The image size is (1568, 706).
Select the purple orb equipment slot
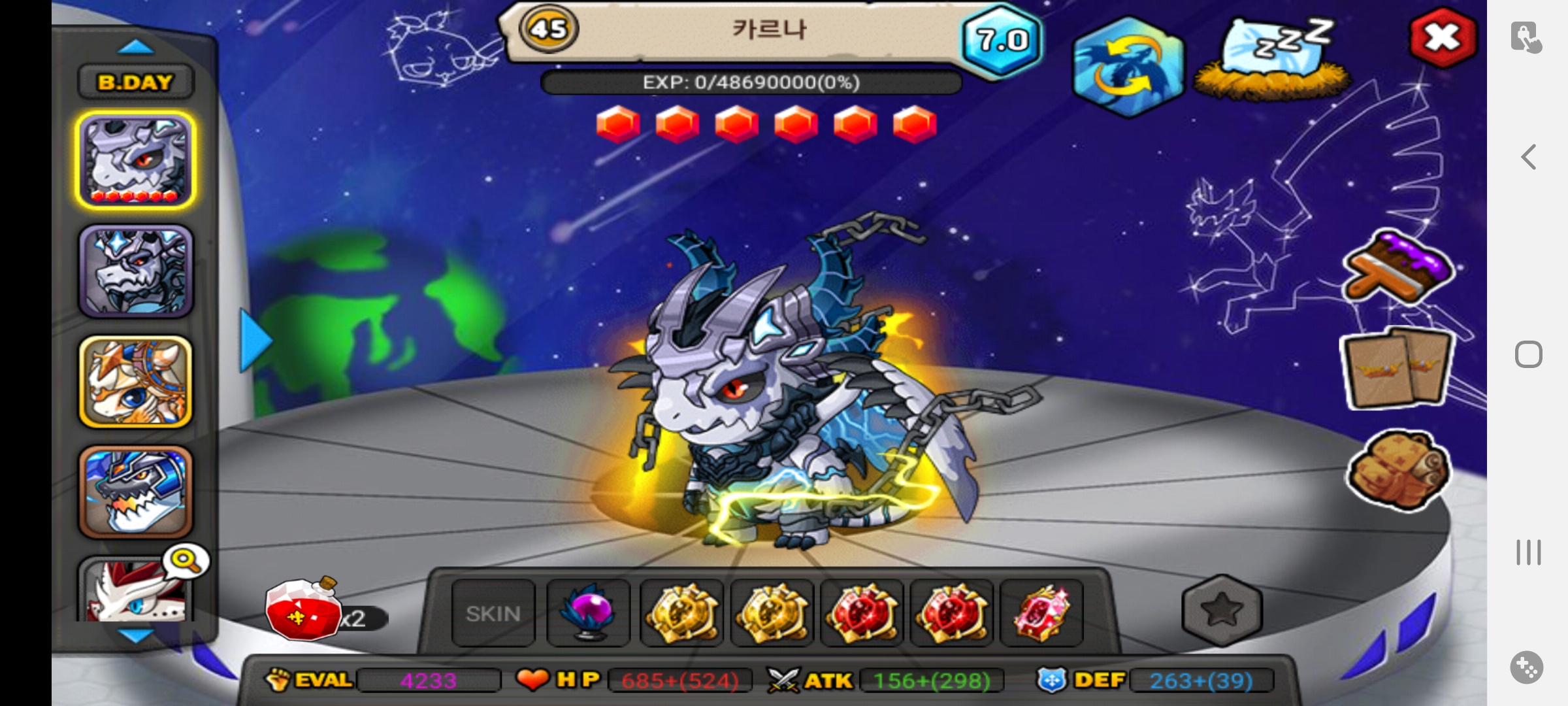point(588,613)
